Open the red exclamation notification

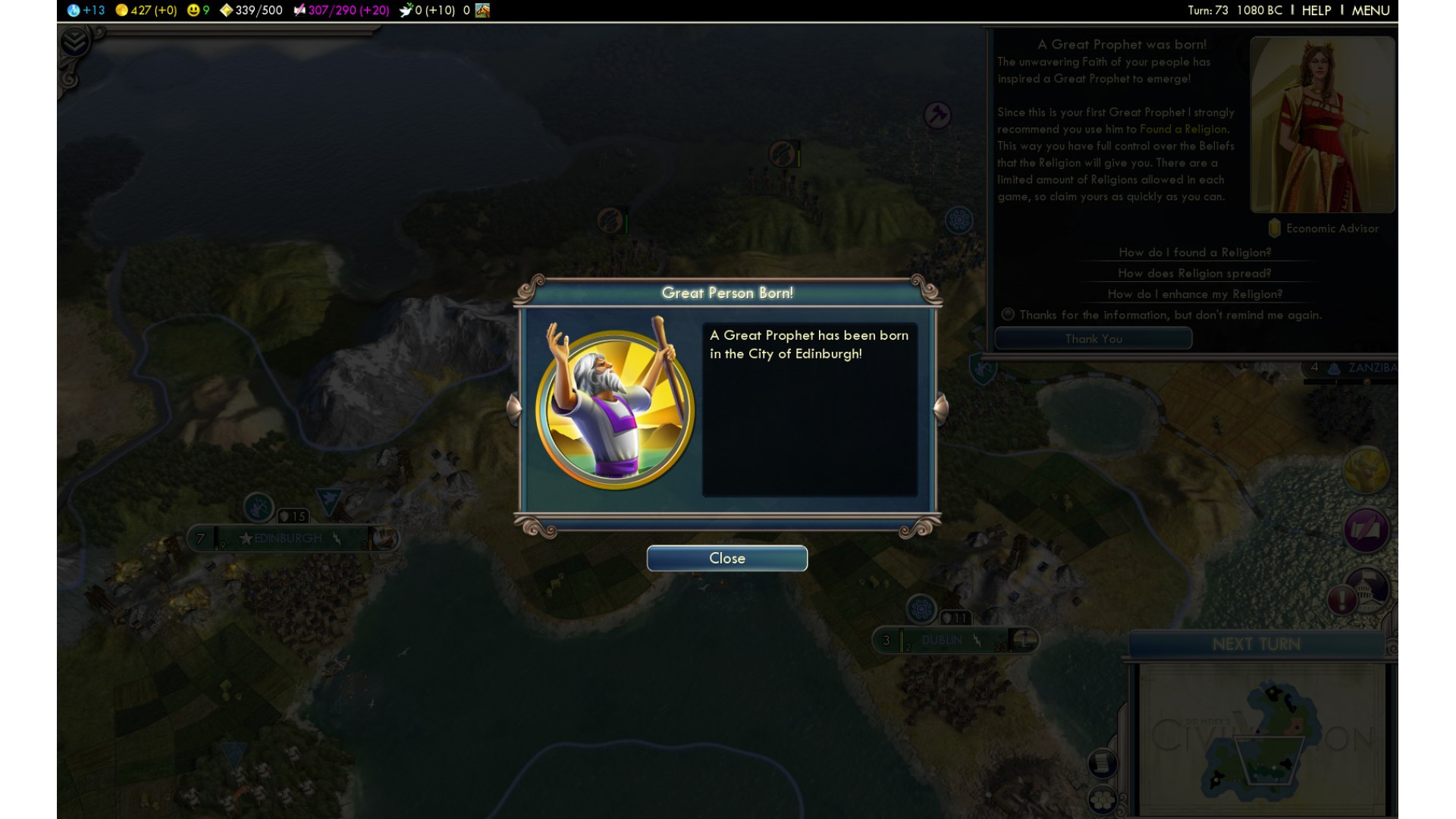(x=1341, y=600)
